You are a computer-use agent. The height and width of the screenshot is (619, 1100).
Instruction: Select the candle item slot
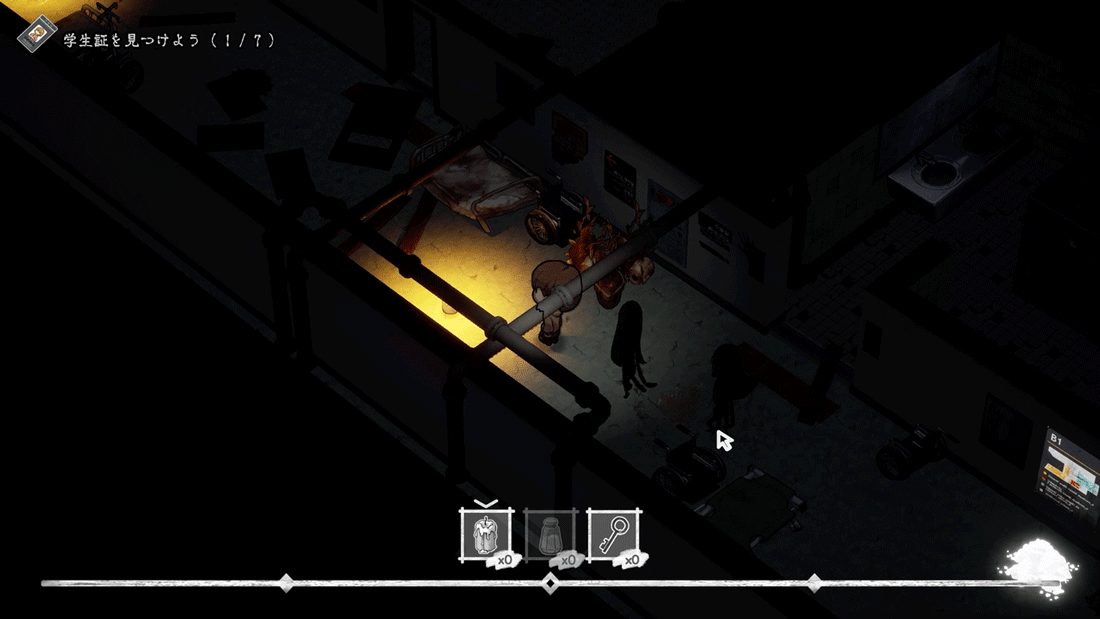[x=485, y=535]
